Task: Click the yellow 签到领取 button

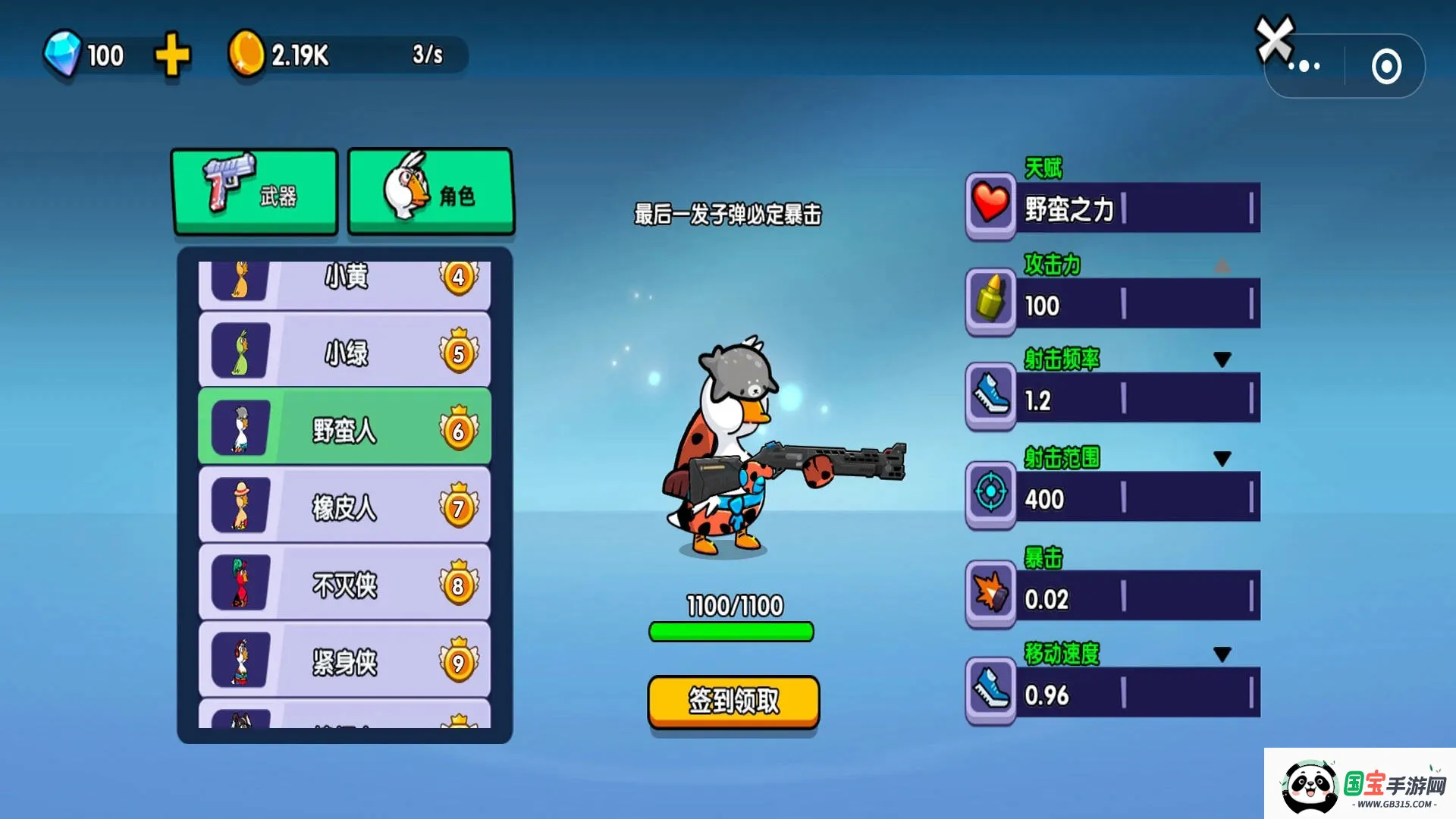Action: tap(733, 701)
